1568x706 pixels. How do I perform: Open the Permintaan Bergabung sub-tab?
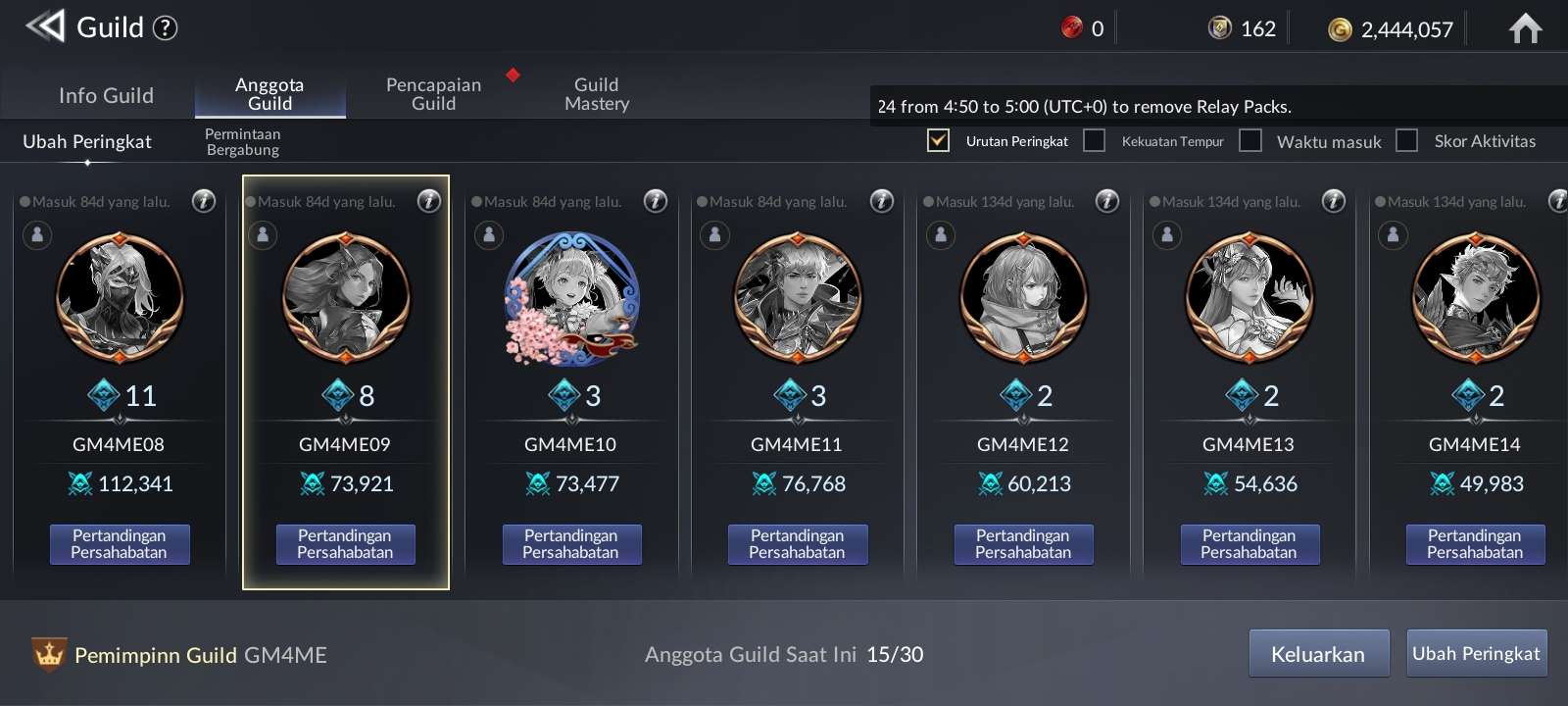[x=243, y=142]
